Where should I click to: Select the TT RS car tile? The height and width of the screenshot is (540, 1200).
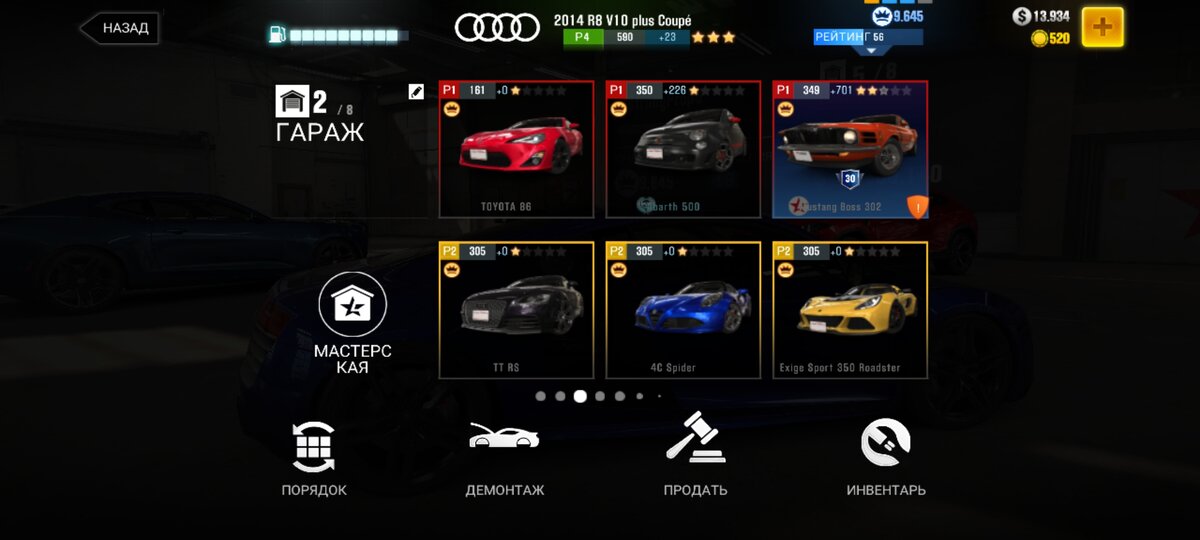click(516, 311)
